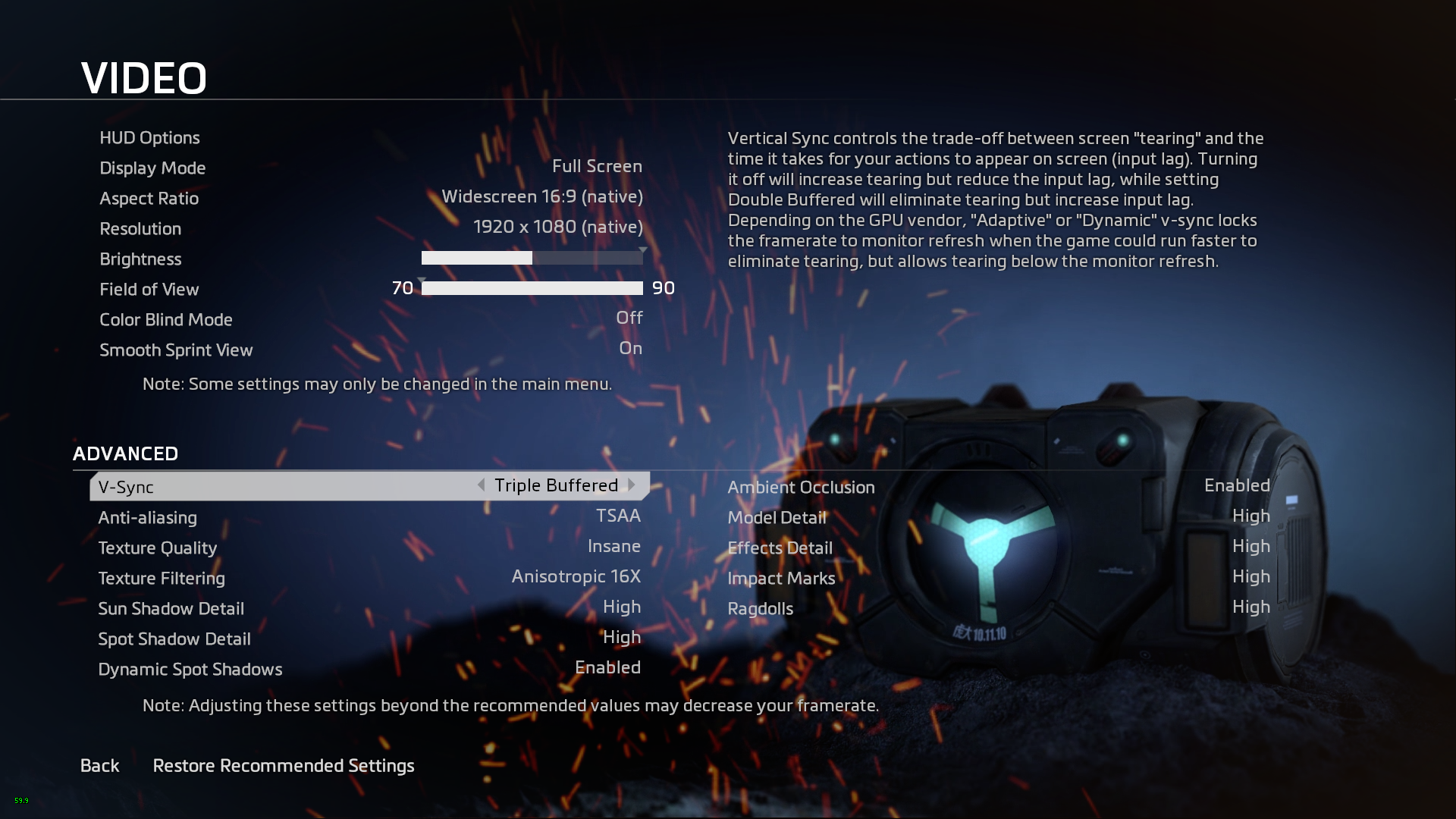Screen dimensions: 1456x819
Task: Change the Model Detail setting
Action: (x=1250, y=516)
